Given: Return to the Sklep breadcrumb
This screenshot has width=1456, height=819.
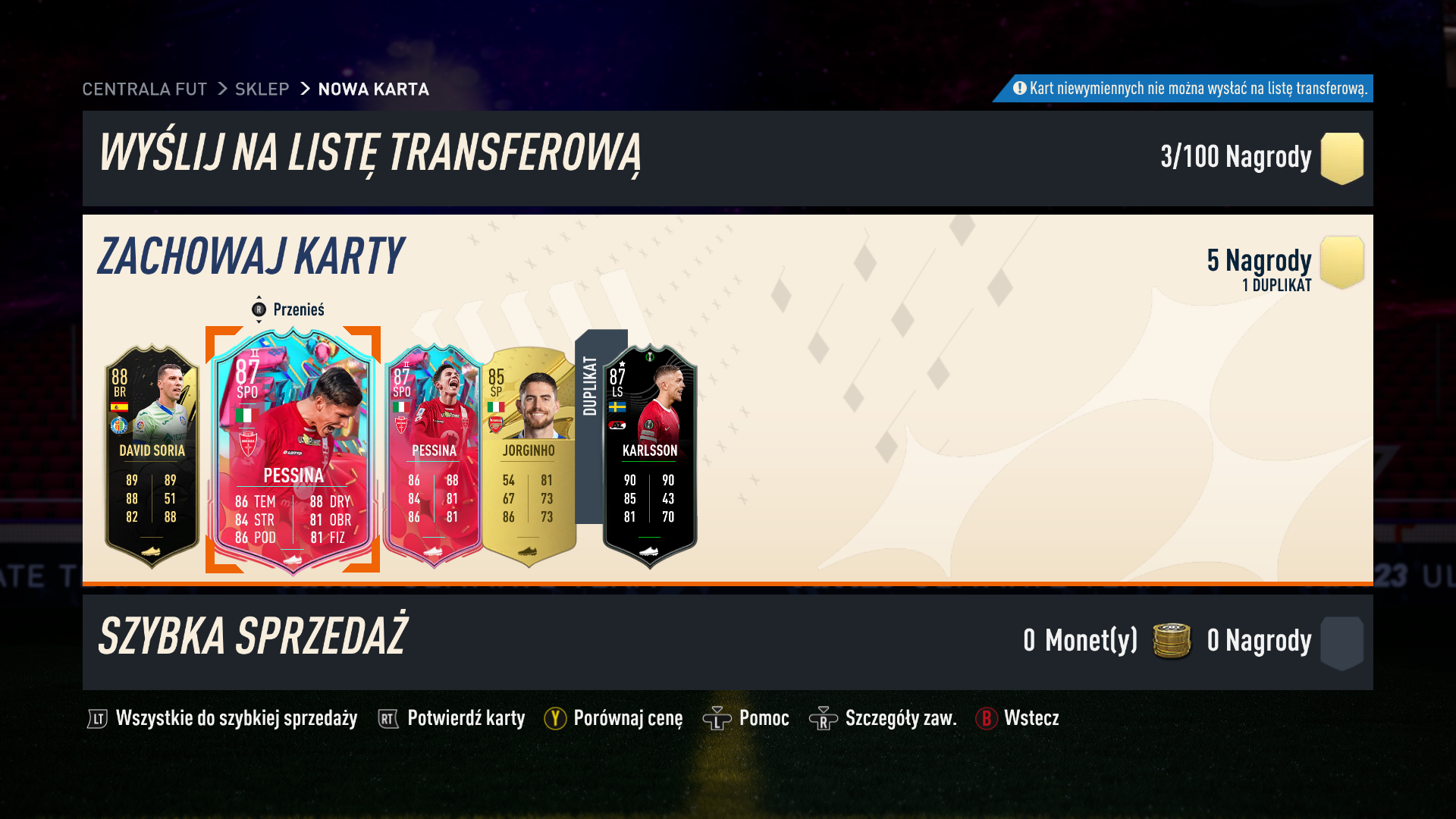Looking at the screenshot, I should point(262,89).
